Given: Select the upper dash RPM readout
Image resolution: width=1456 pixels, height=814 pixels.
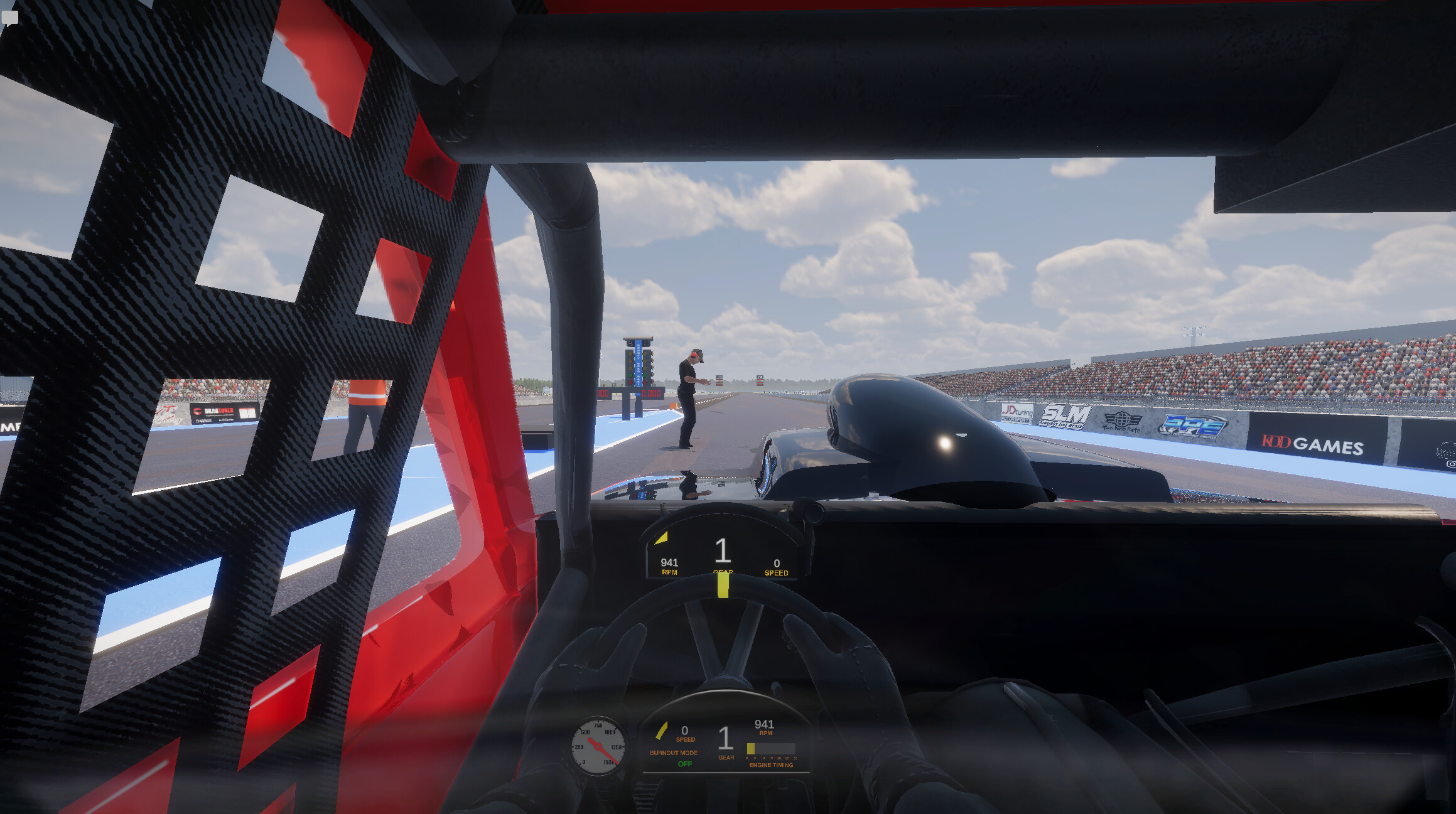Looking at the screenshot, I should point(669,564).
